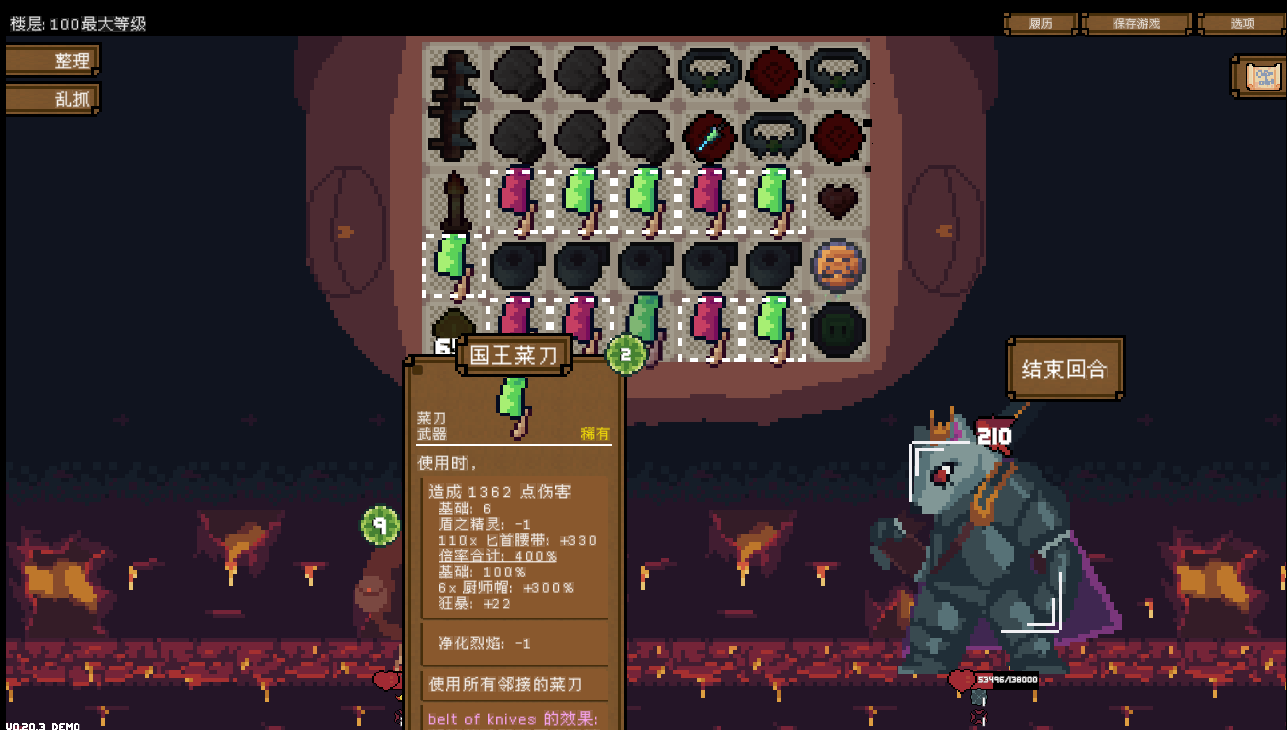This screenshot has height=730, width=1287.
Task: Click the 结束回合 end turn button
Action: point(1065,368)
